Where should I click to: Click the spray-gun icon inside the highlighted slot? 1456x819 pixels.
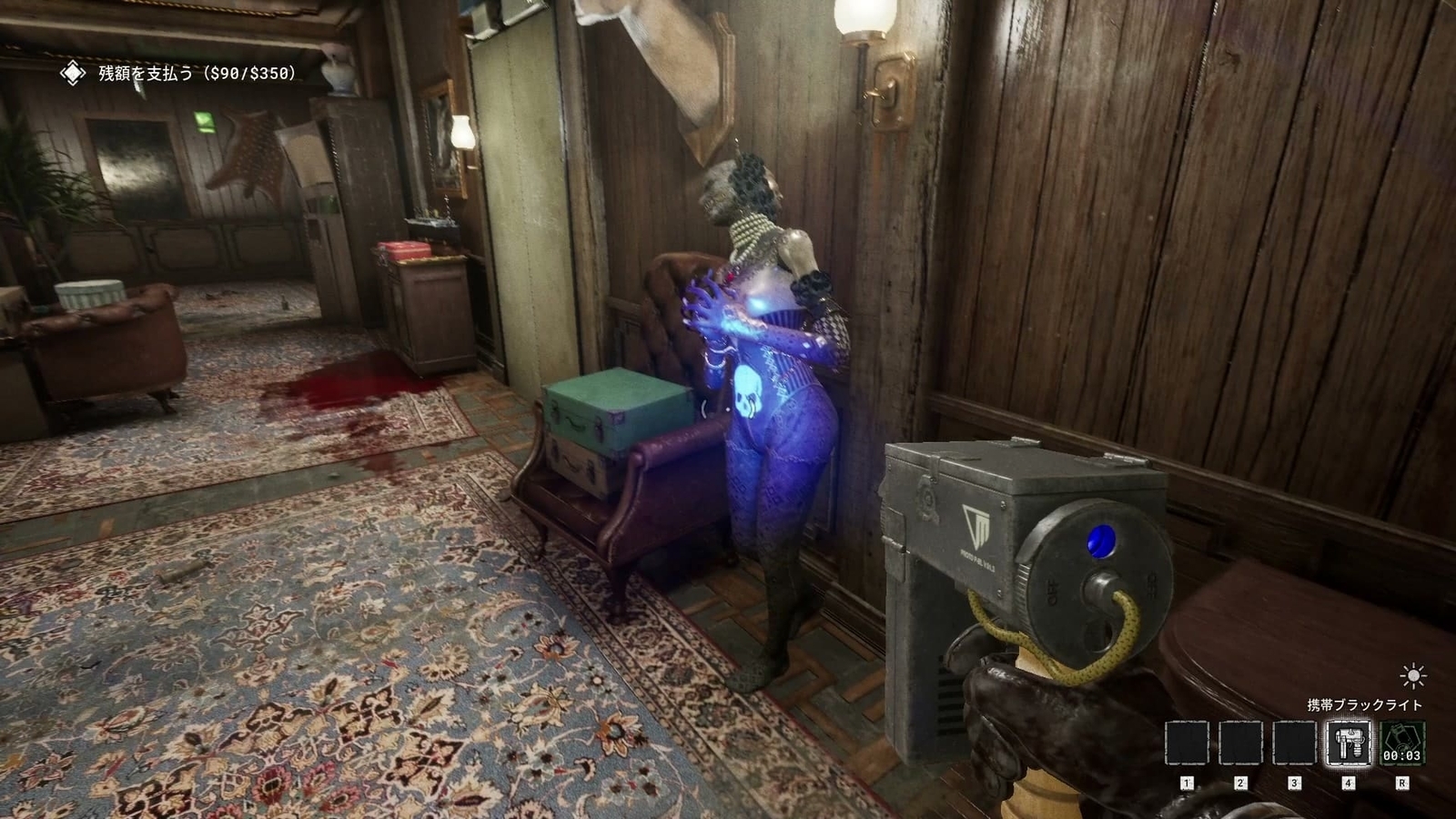tap(1349, 743)
